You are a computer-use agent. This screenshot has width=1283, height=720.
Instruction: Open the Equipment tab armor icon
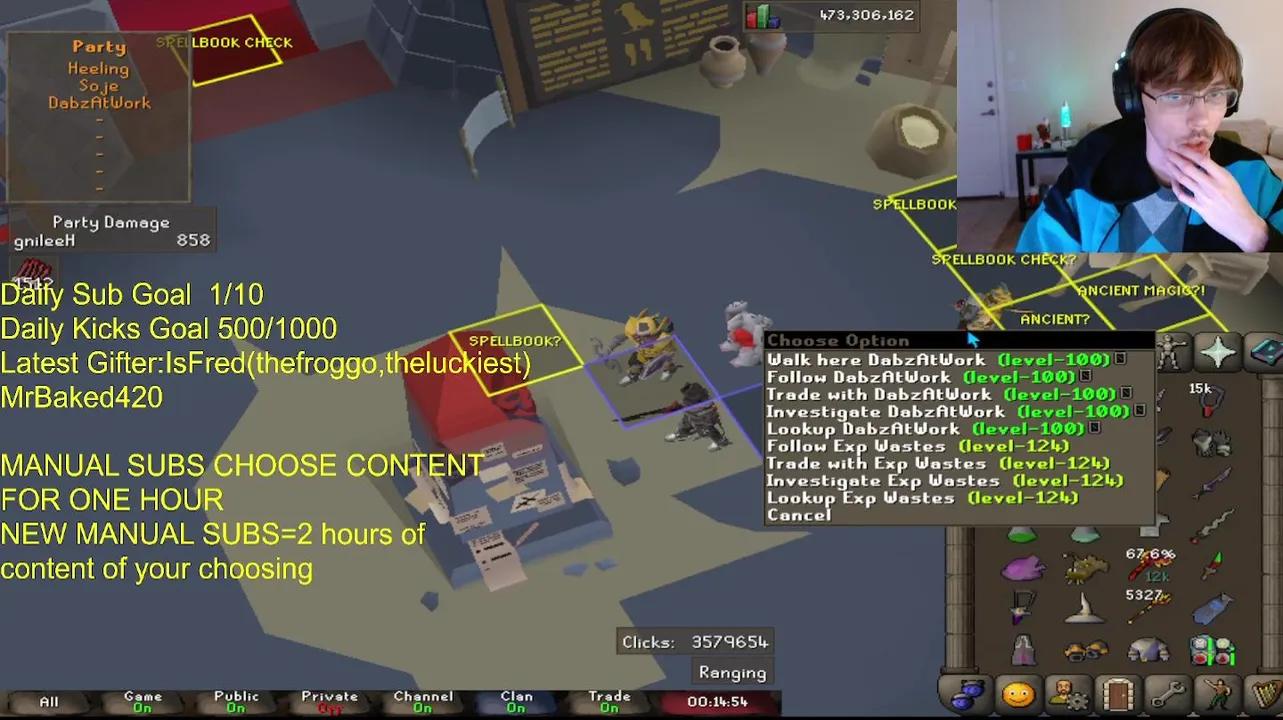click(1172, 350)
